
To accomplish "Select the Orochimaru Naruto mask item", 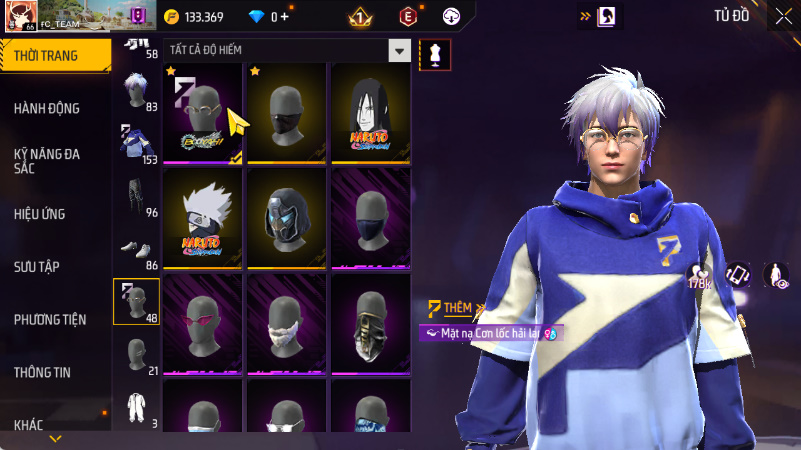I will (x=370, y=112).
